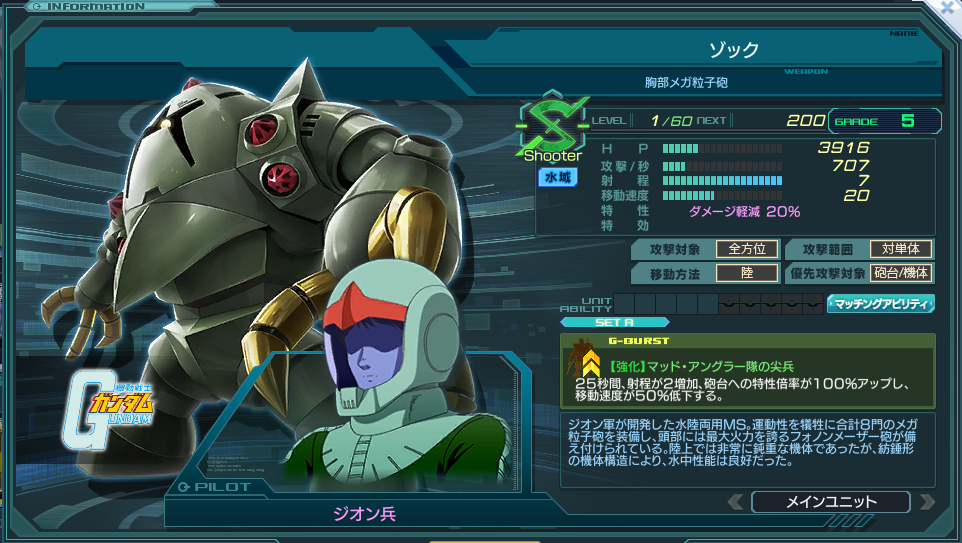
Task: Open the マッチングアビリティ panel
Action: [x=880, y=303]
